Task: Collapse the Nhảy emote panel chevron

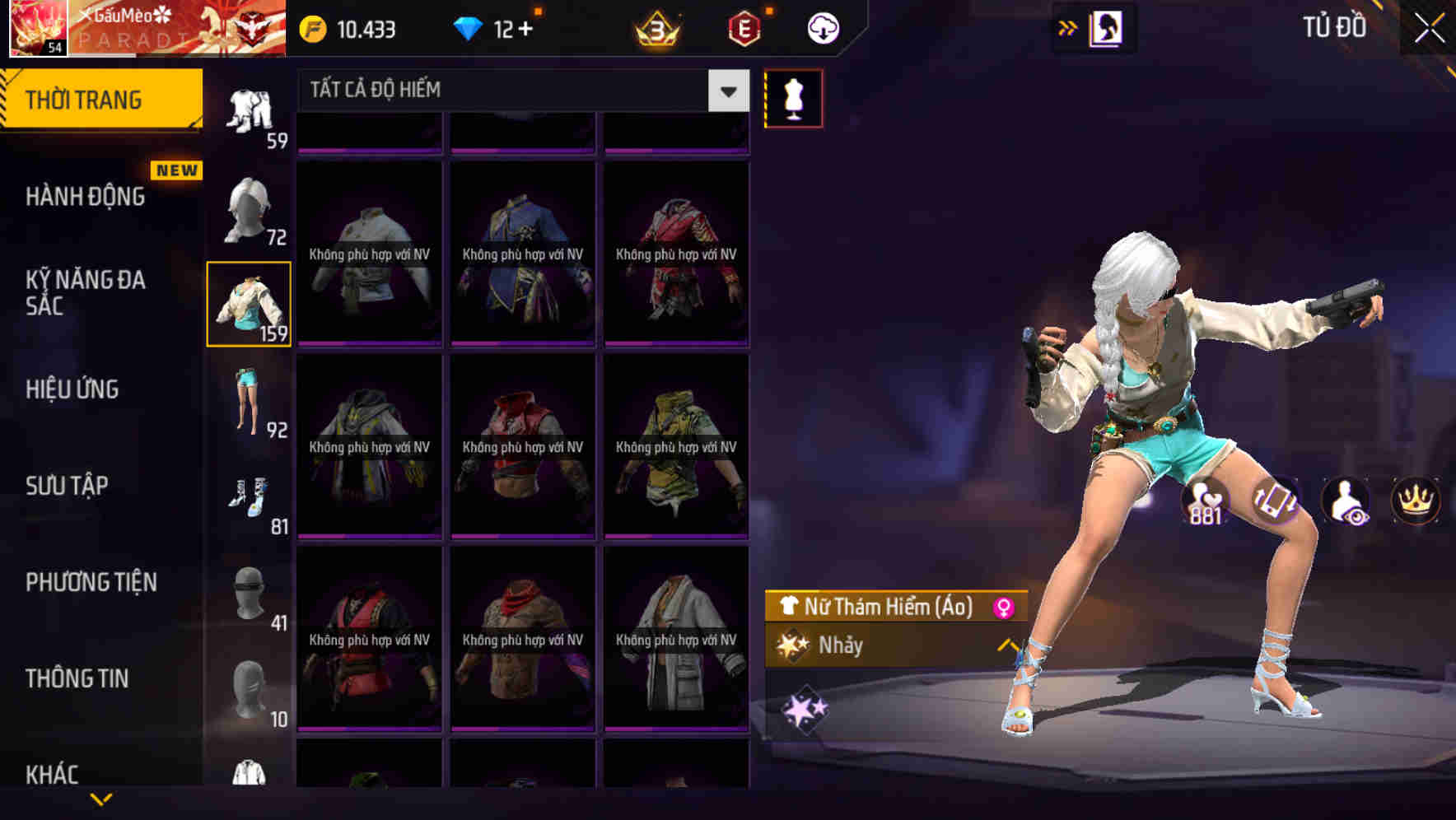Action: coord(1006,646)
